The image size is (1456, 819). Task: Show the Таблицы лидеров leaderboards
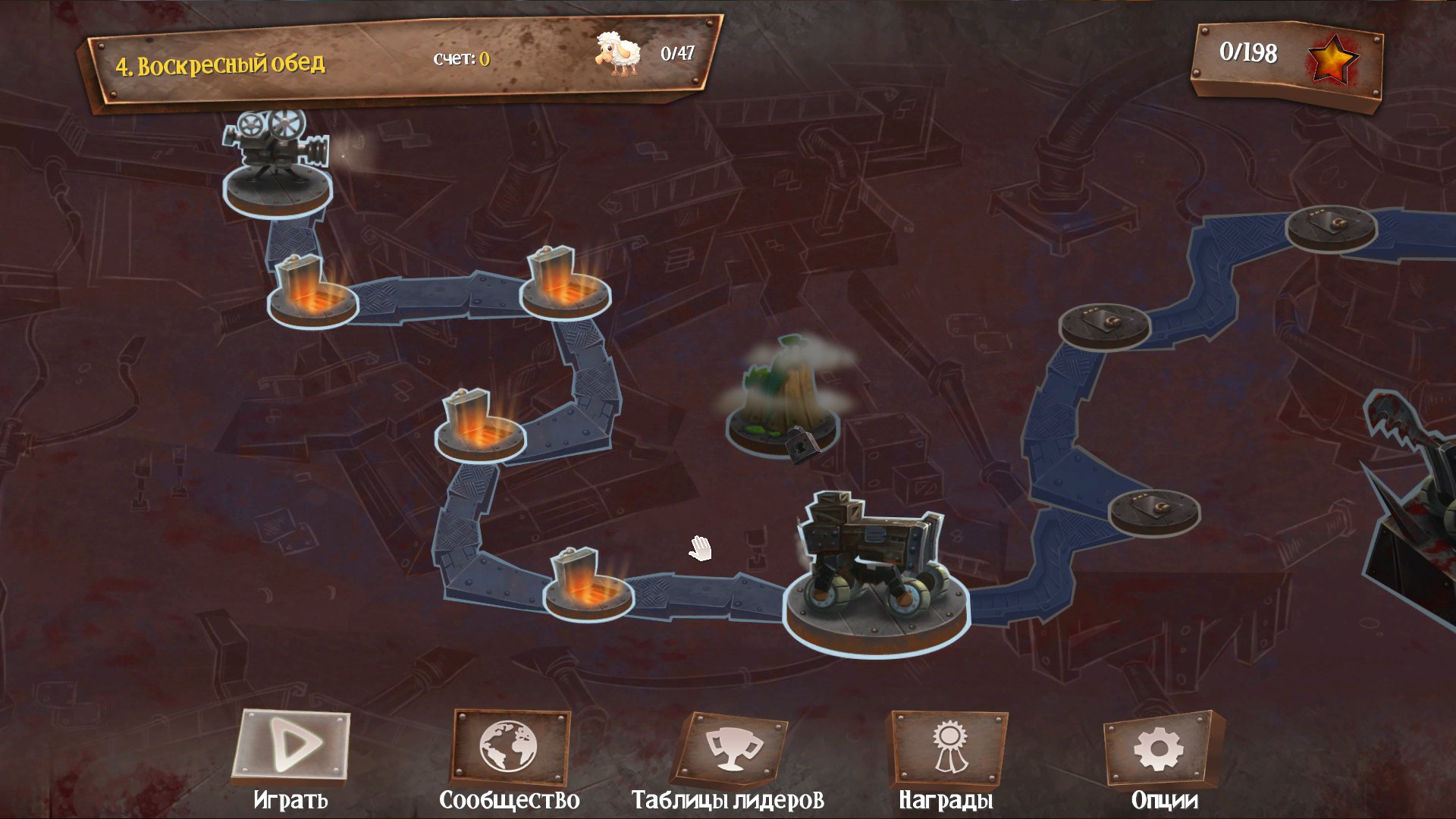729,750
